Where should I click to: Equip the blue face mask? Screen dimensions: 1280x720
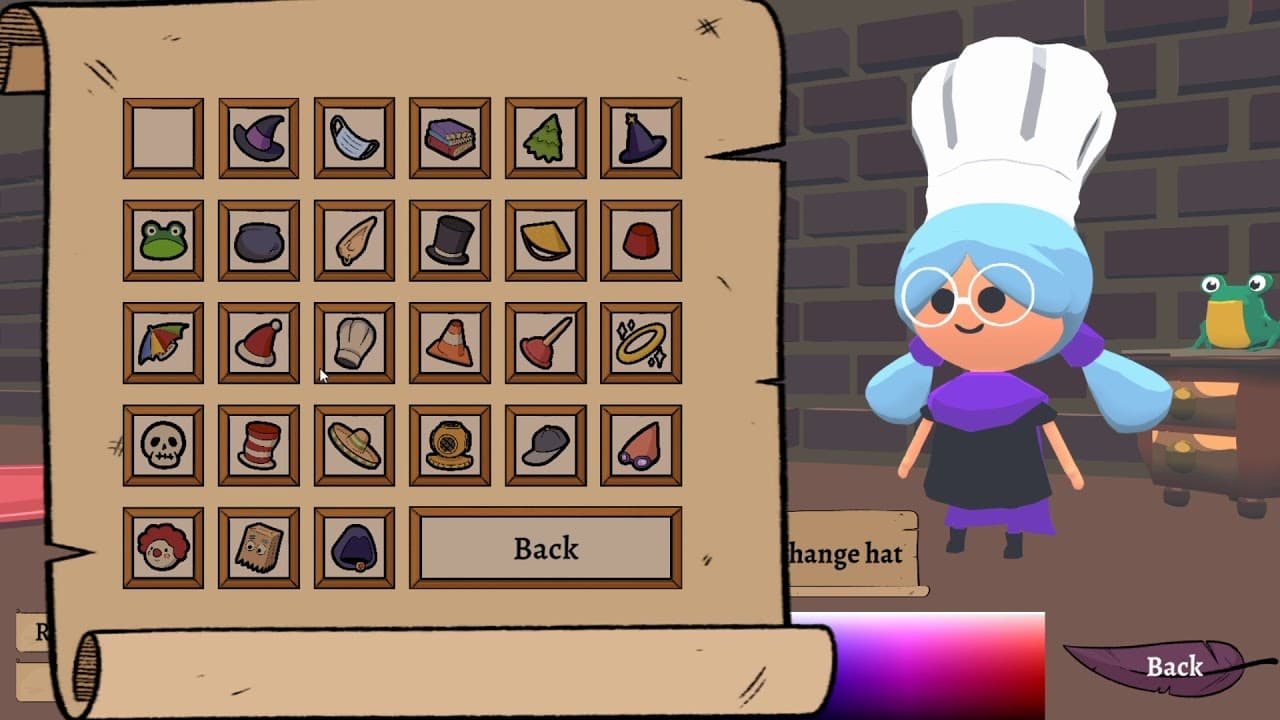(354, 137)
